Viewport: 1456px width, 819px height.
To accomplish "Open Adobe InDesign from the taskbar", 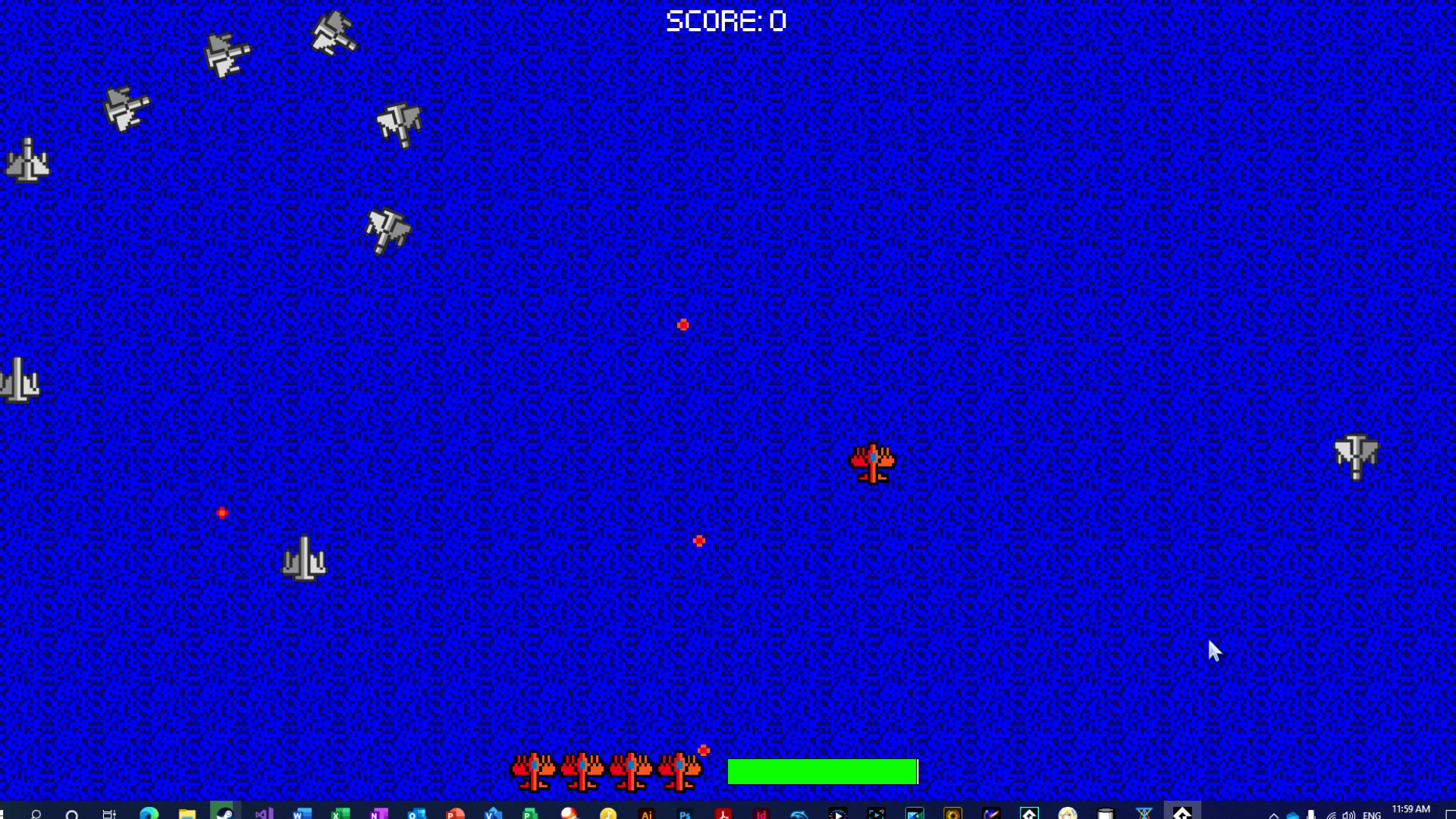I will click(x=760, y=811).
